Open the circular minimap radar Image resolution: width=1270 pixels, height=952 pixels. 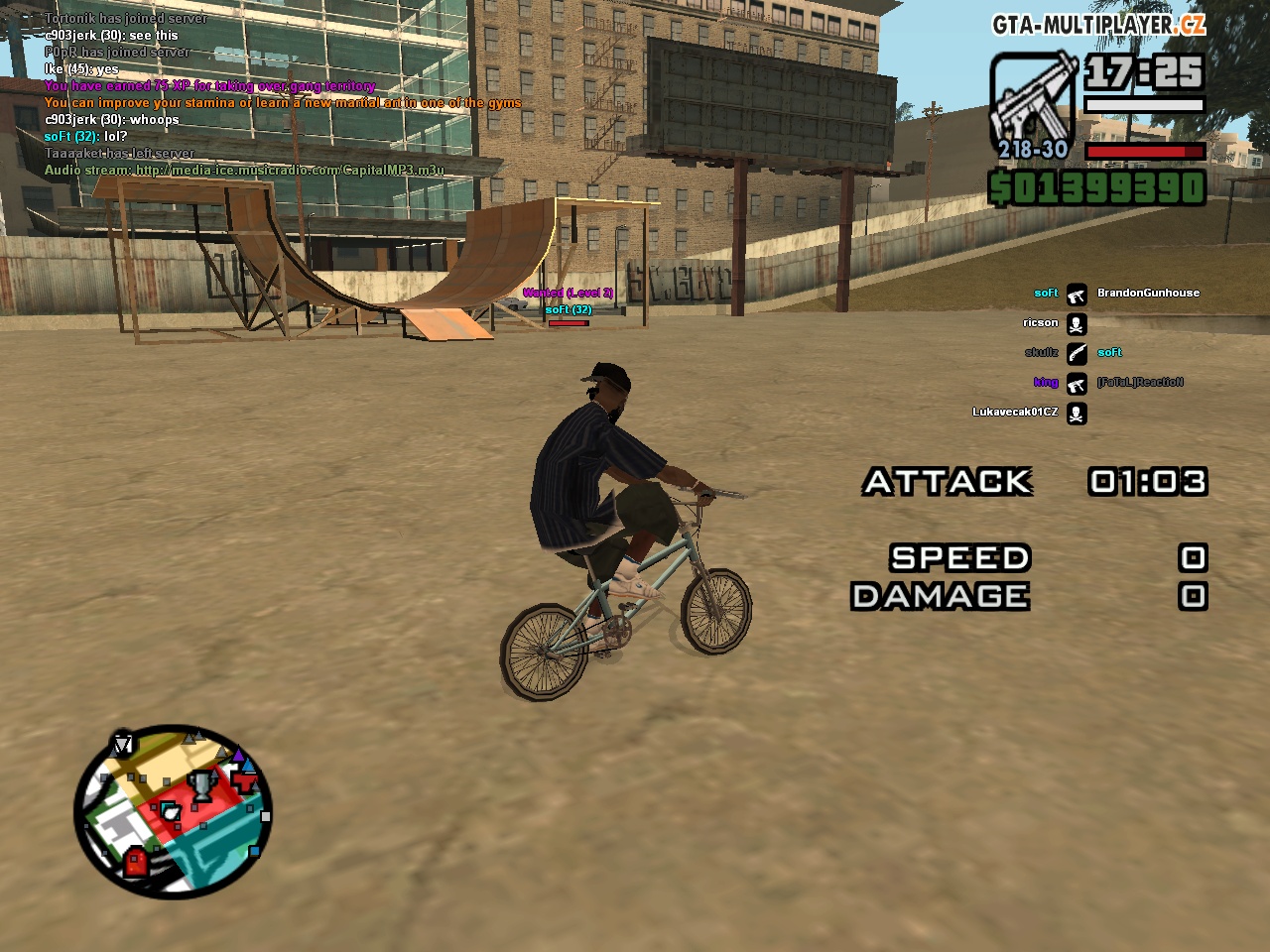pos(173,813)
